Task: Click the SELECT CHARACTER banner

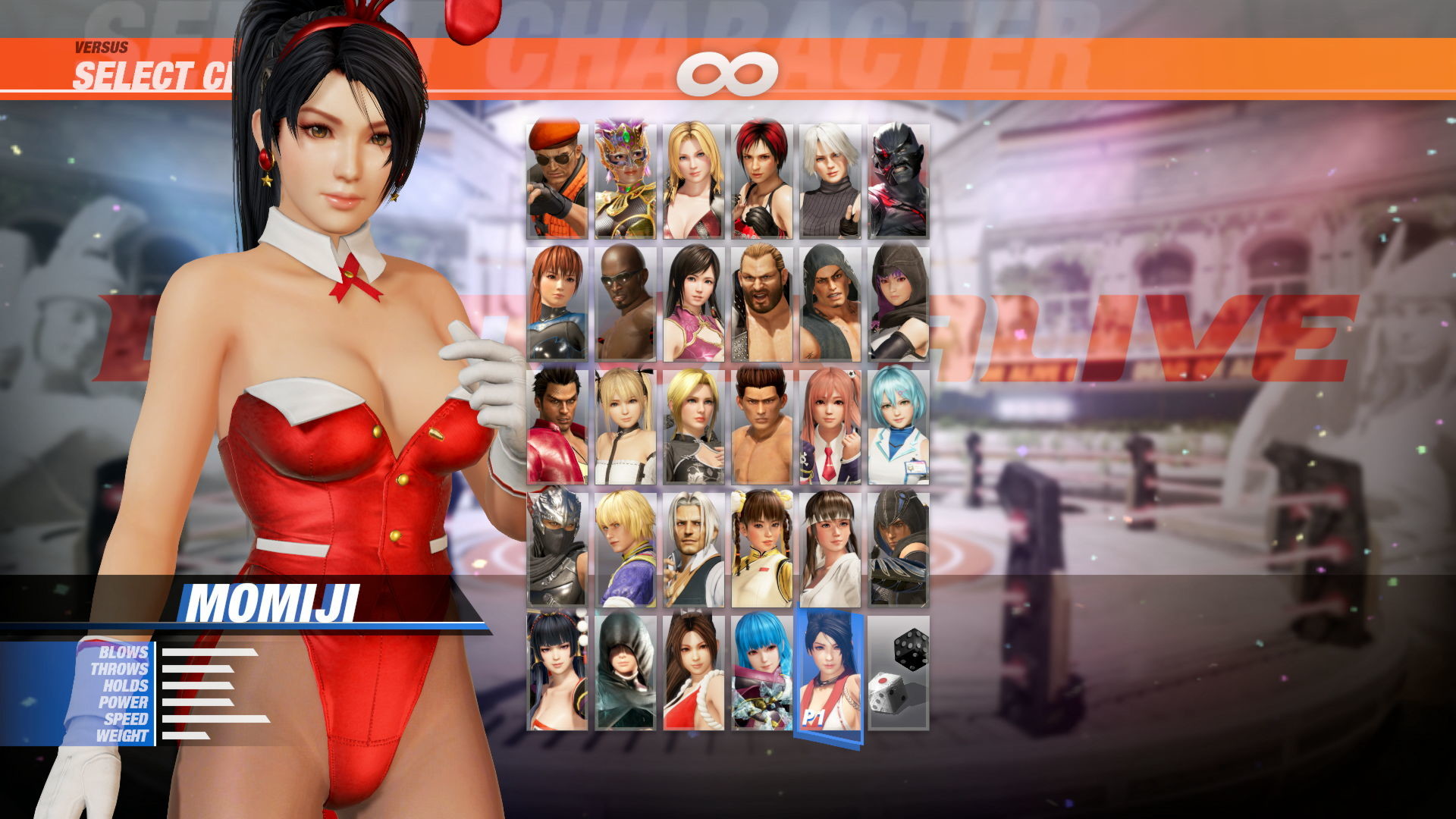Action: (152, 74)
